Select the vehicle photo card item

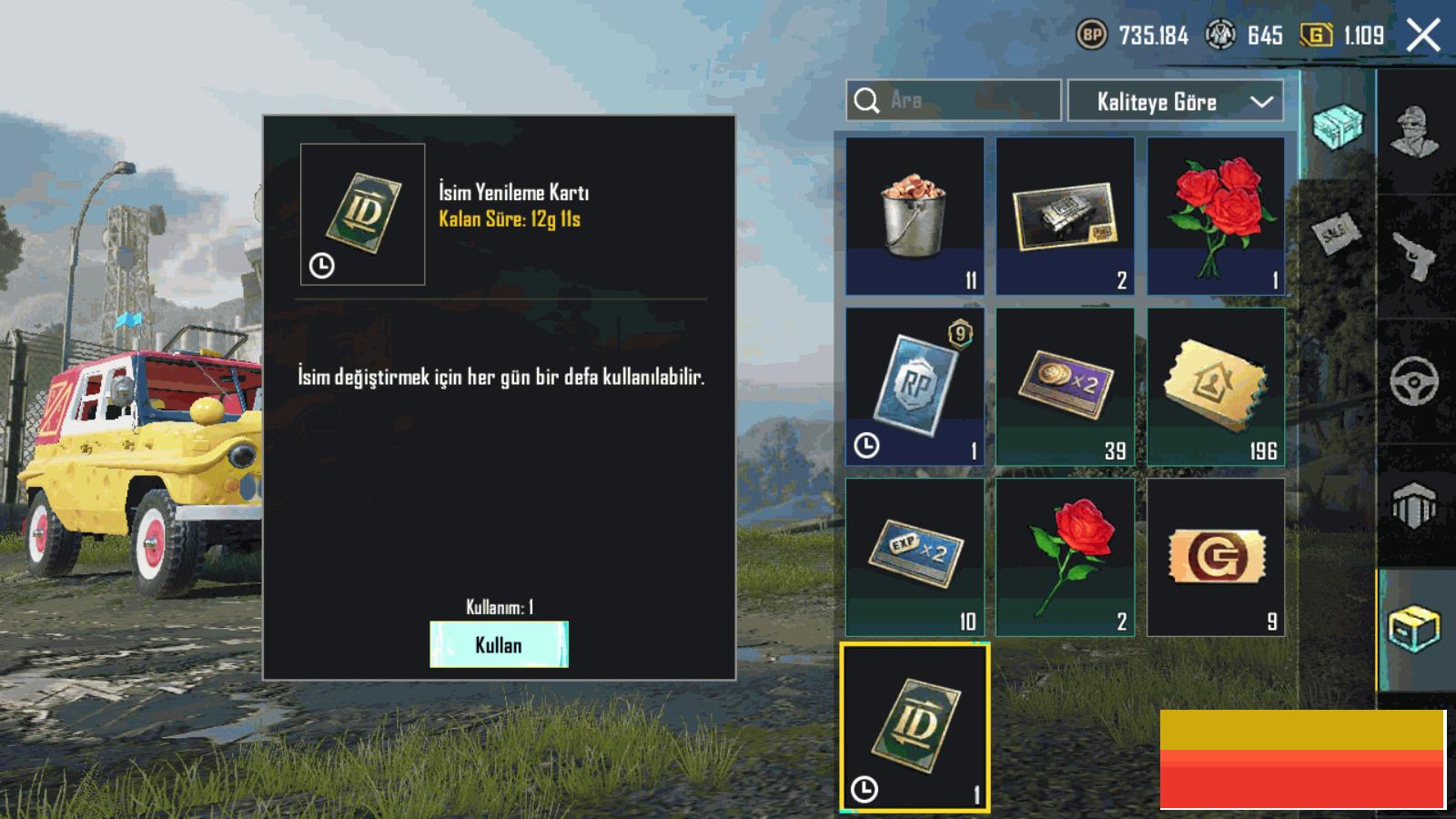coord(1065,217)
